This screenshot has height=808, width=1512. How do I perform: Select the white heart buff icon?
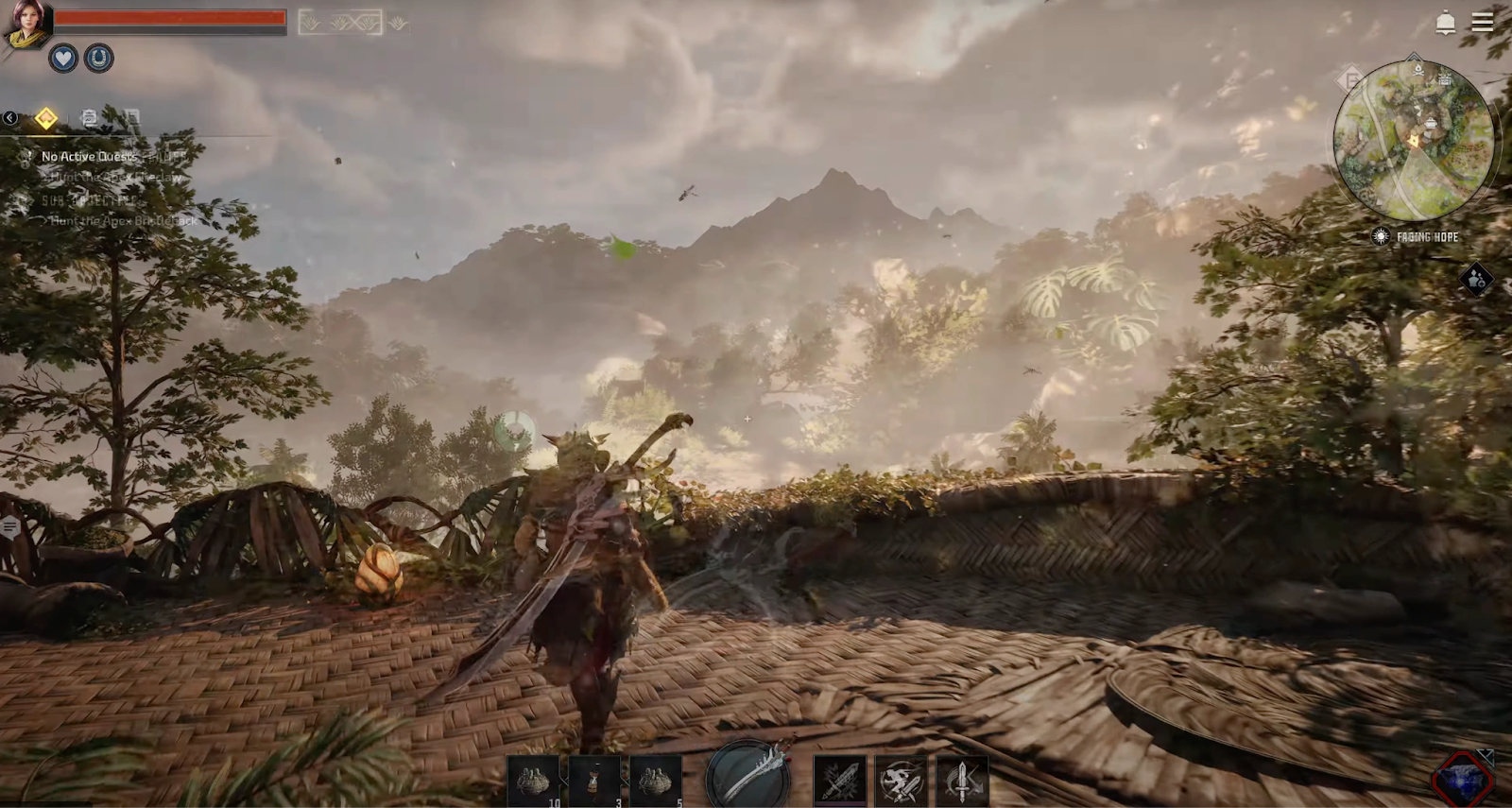63,59
